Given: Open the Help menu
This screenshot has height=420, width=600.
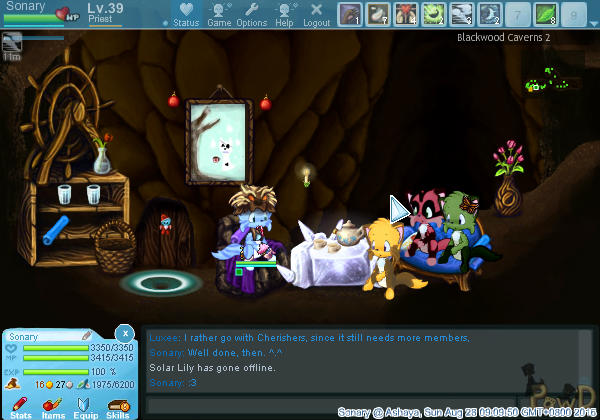Looking at the screenshot, I should pos(284,15).
